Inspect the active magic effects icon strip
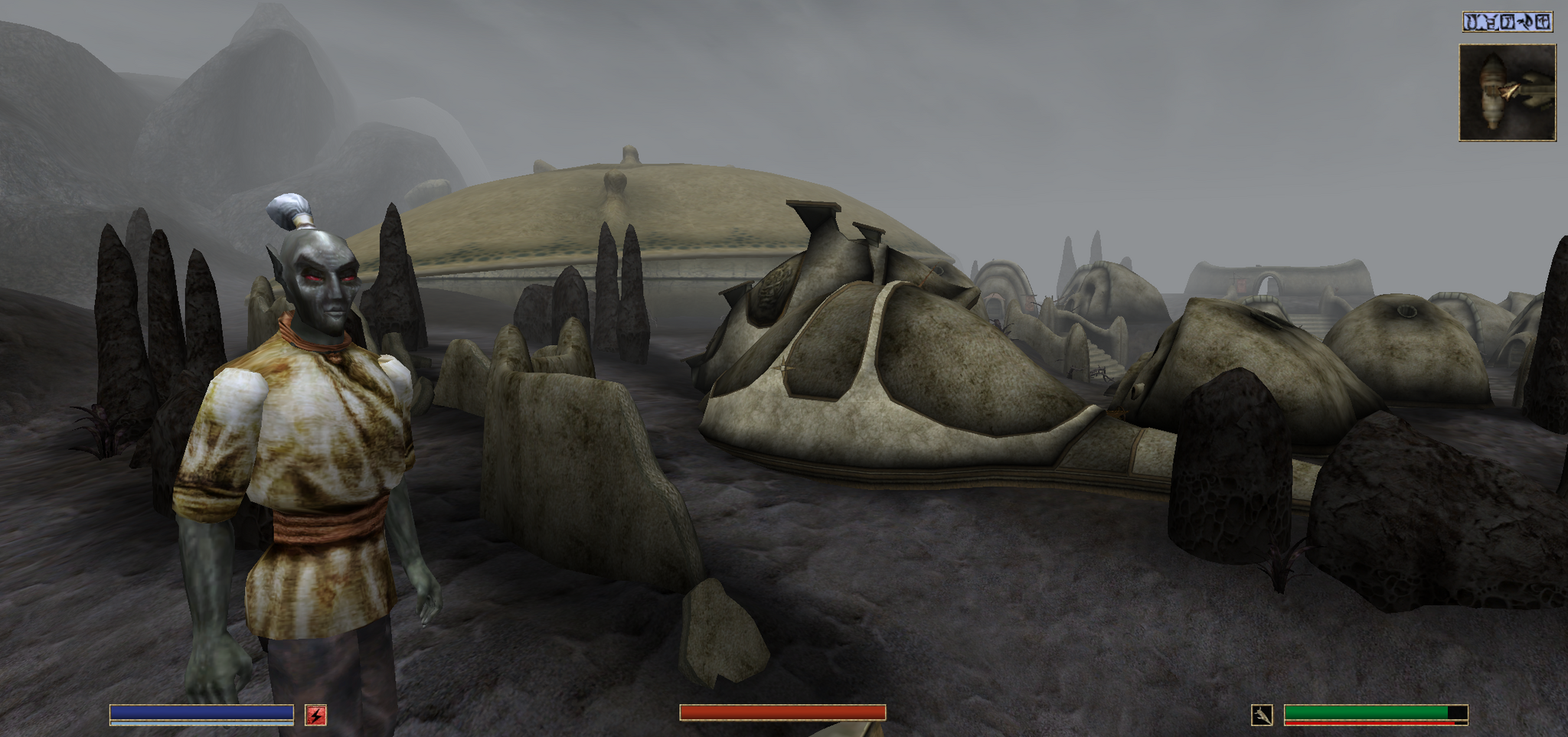 coord(1507,22)
